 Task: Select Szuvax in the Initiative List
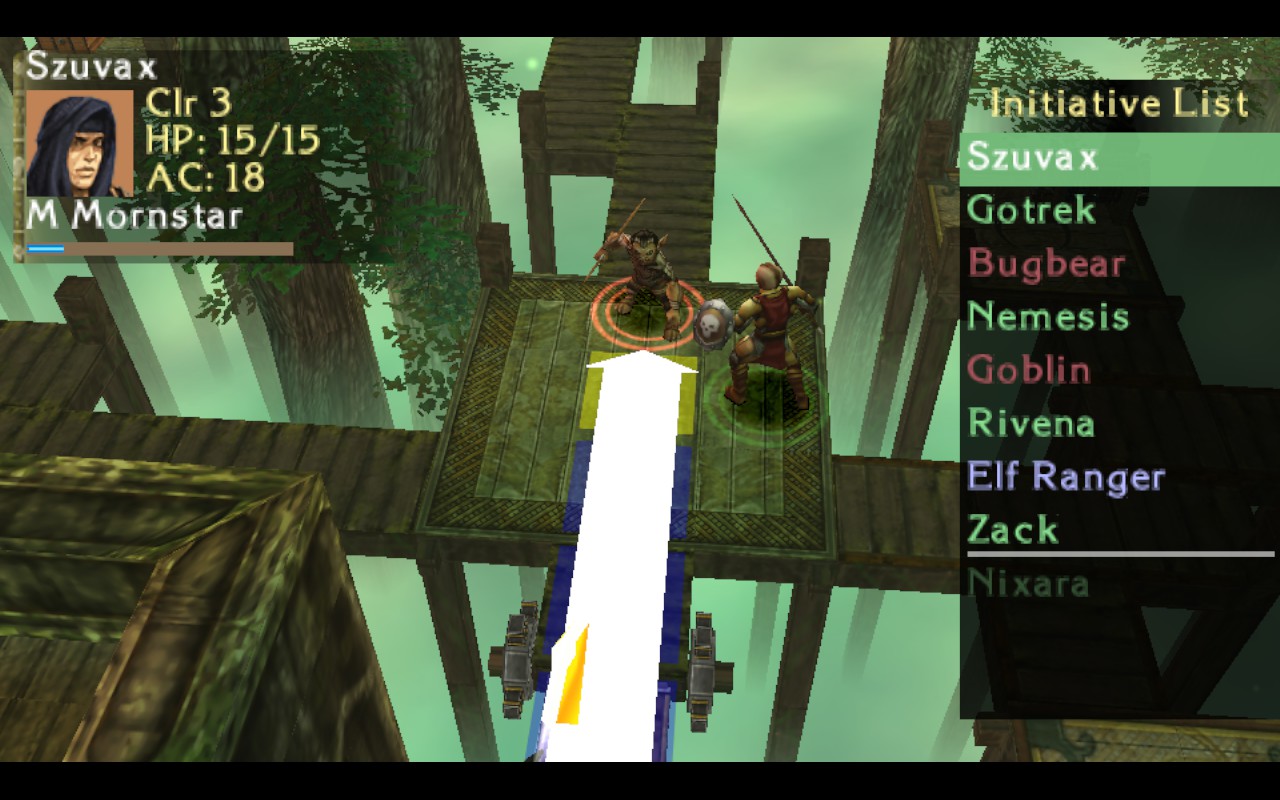click(1034, 158)
